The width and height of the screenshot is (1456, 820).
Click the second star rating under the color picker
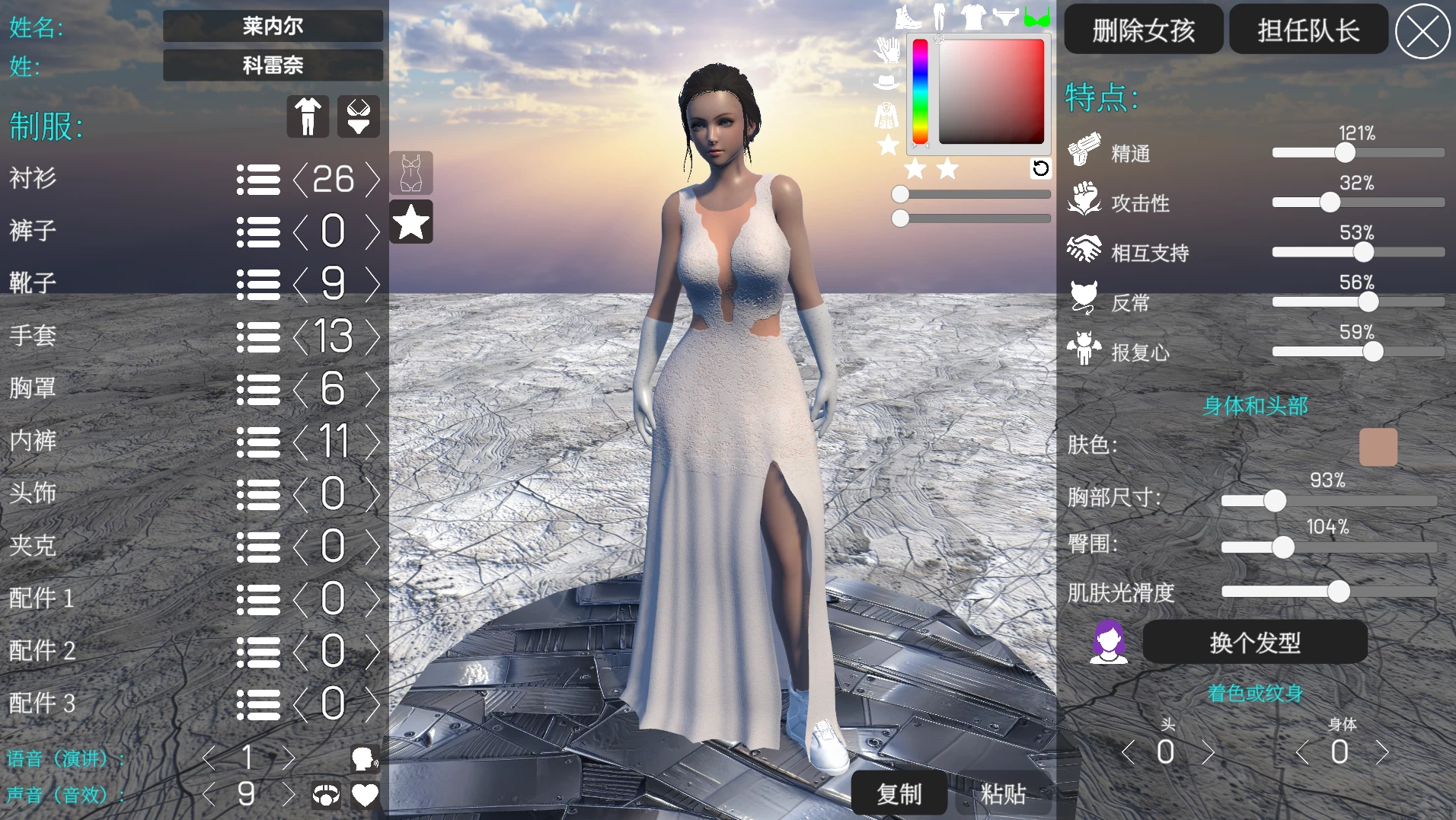[x=946, y=169]
